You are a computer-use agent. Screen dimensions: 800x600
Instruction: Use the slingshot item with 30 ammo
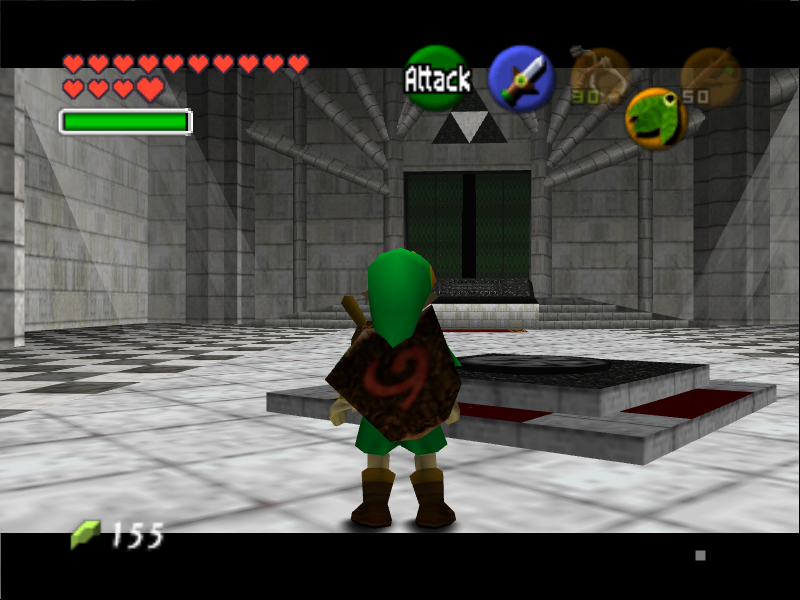pyautogui.click(x=599, y=75)
